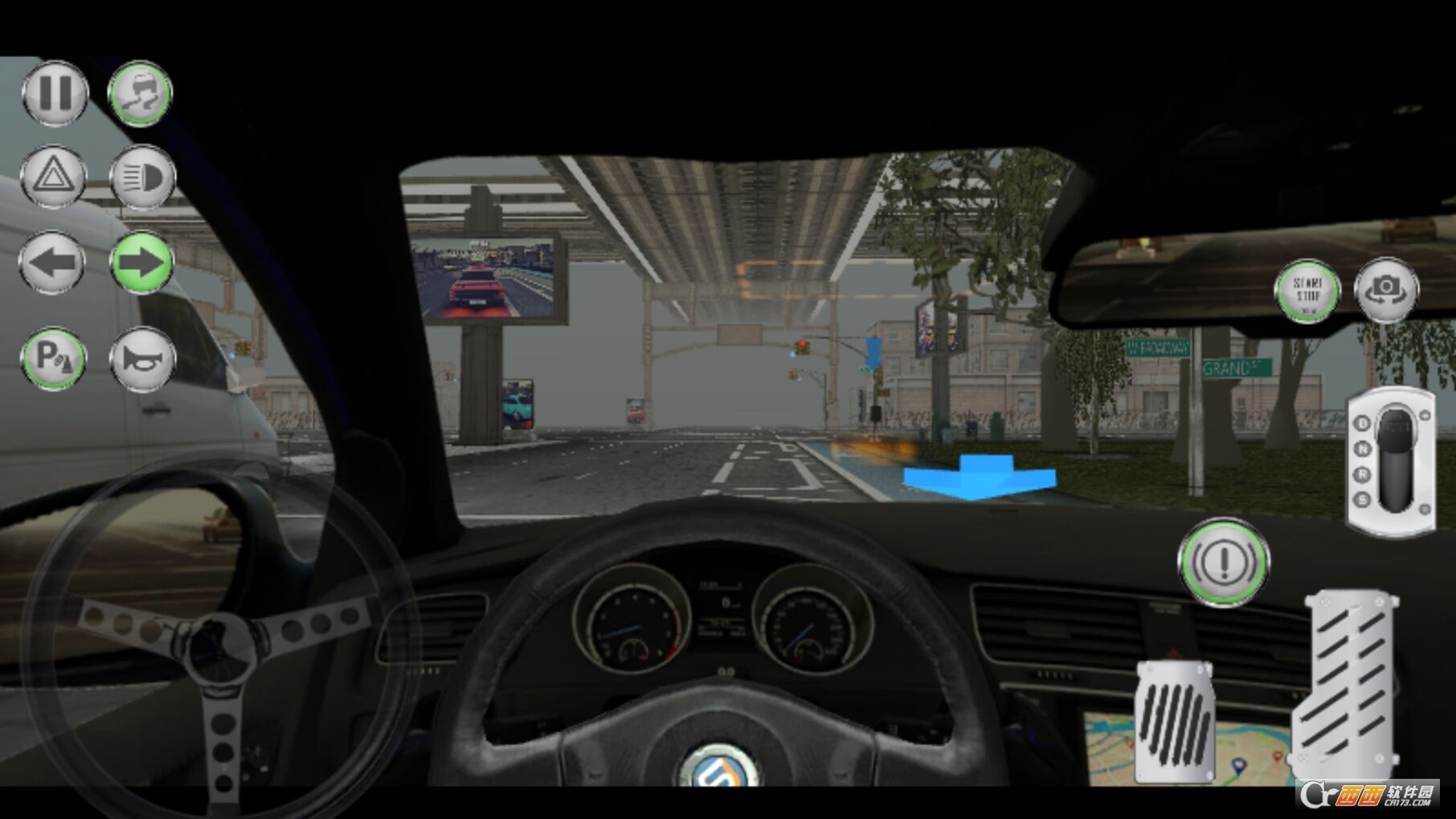The width and height of the screenshot is (1456, 819).
Task: Select D on the gear shifter
Action: 1363,423
